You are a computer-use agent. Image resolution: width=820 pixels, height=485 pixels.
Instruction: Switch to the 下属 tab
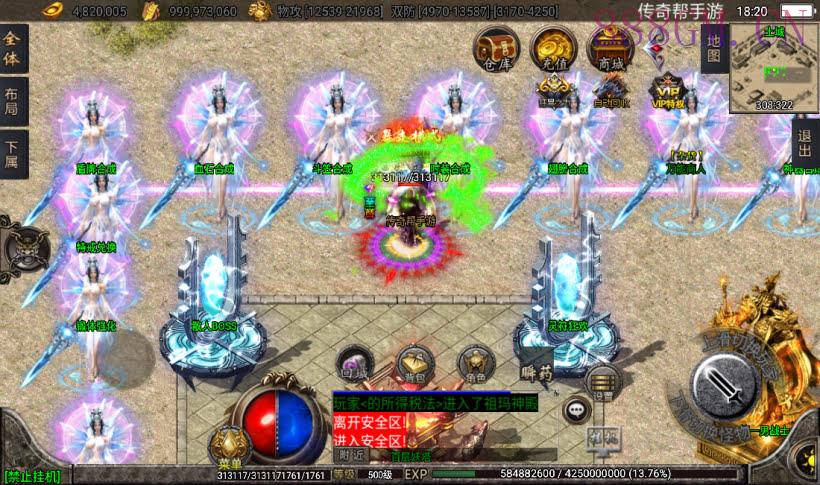pyautogui.click(x=13, y=155)
